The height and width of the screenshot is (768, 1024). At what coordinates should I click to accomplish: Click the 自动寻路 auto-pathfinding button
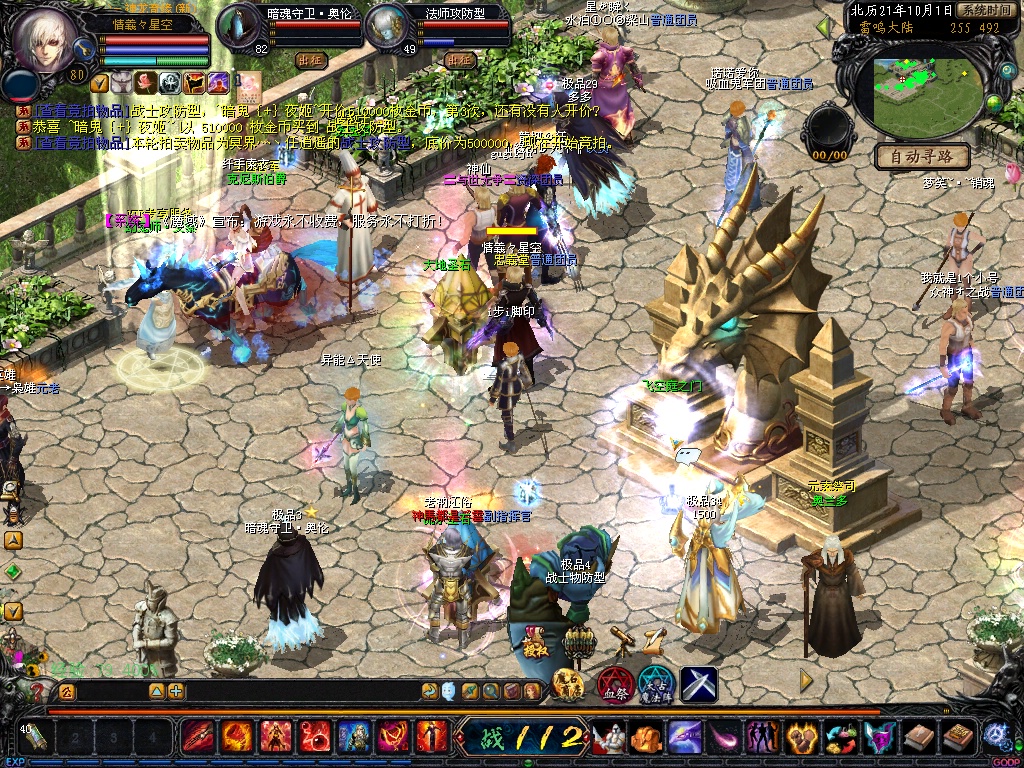pos(922,157)
